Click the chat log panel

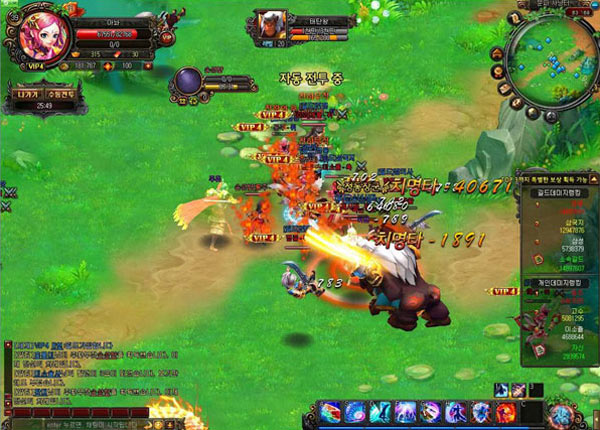point(90,374)
